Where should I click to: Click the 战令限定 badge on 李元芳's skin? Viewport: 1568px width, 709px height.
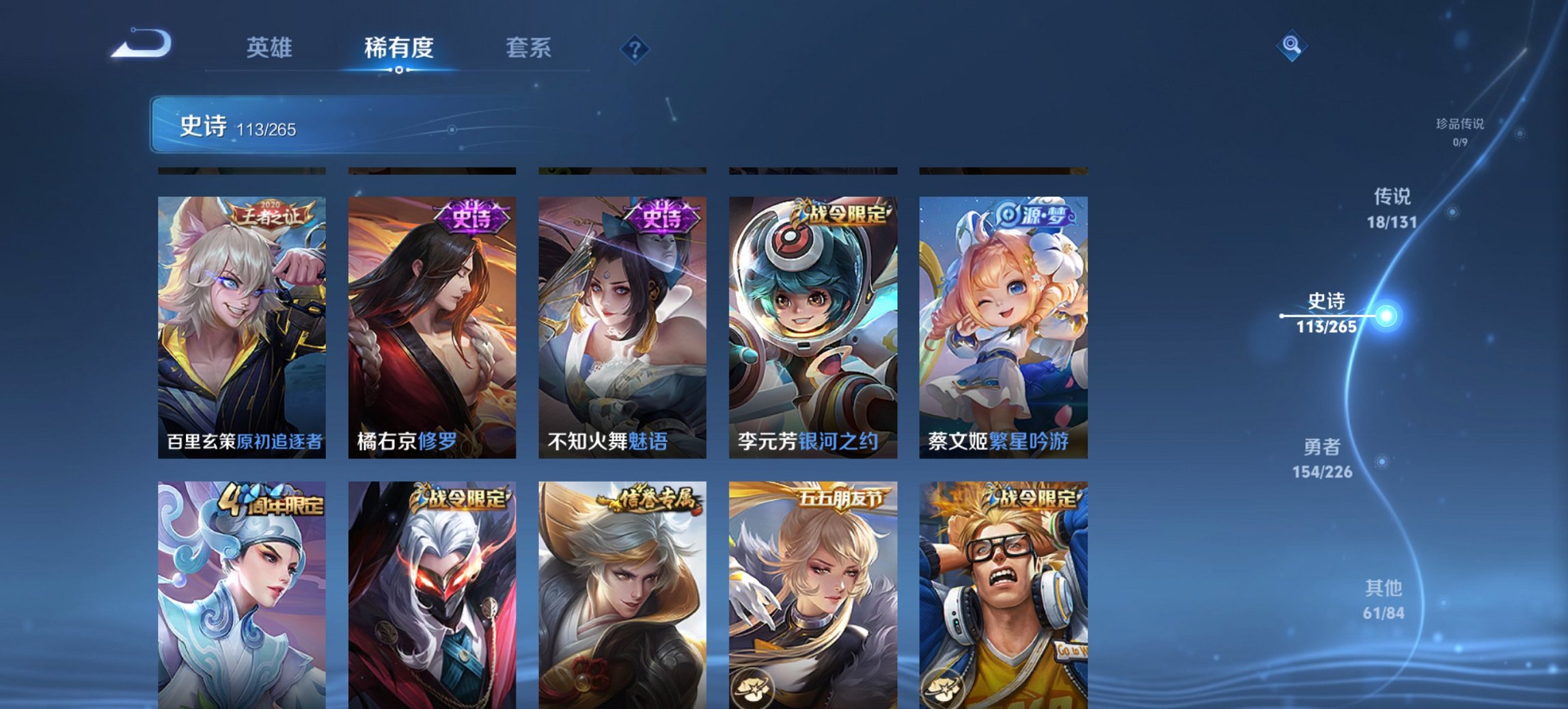[x=845, y=214]
